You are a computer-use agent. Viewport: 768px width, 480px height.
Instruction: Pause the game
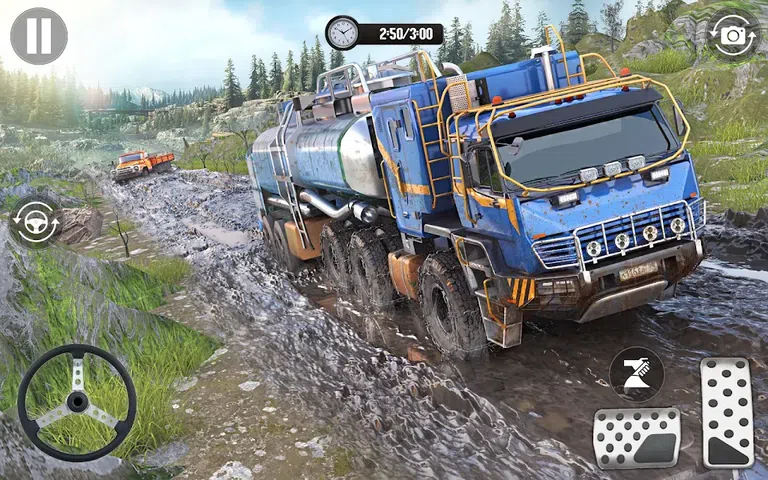(39, 36)
